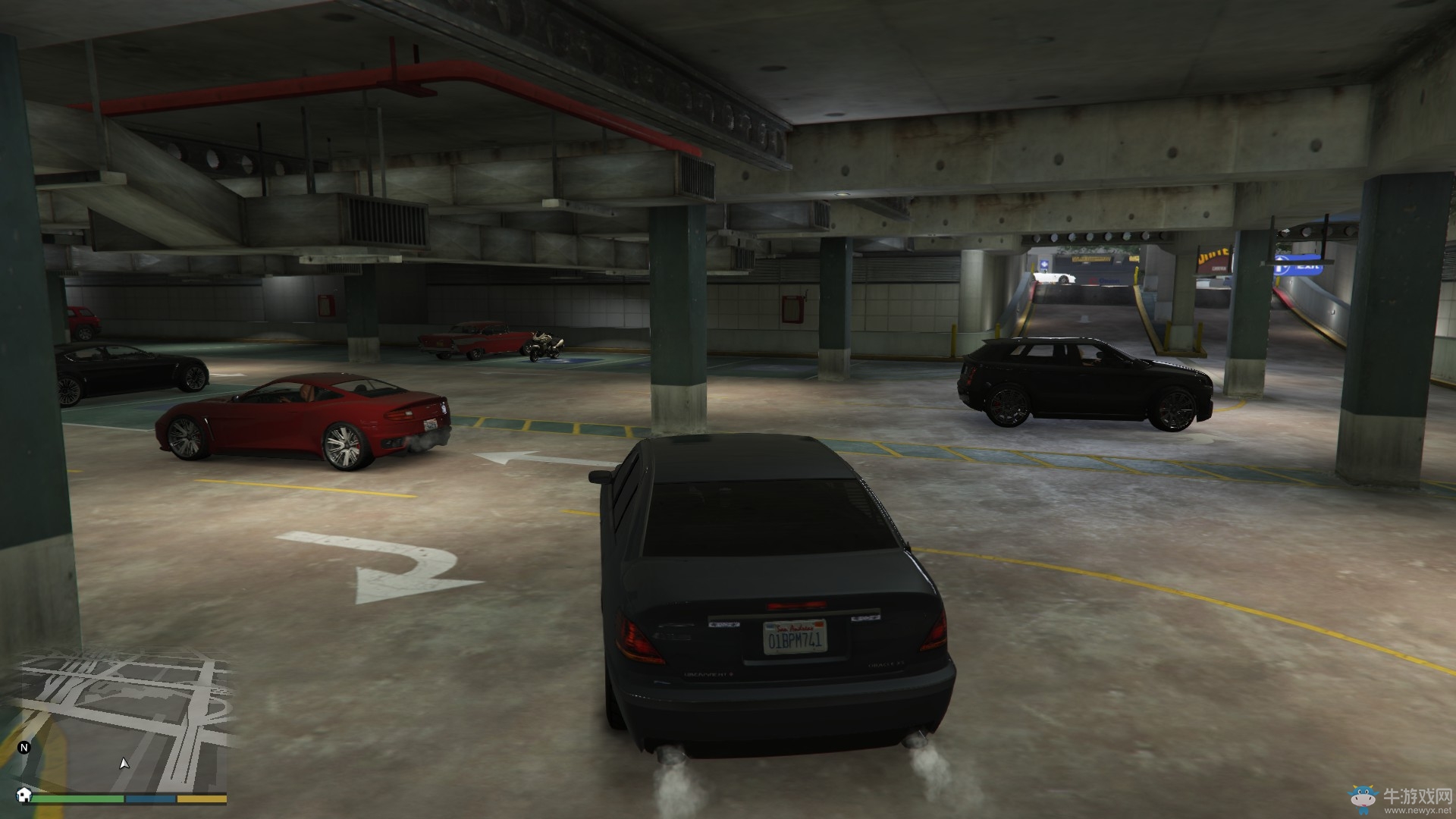Click the blue cow mascot logo watermark
This screenshot has height=819, width=1456.
1362,799
